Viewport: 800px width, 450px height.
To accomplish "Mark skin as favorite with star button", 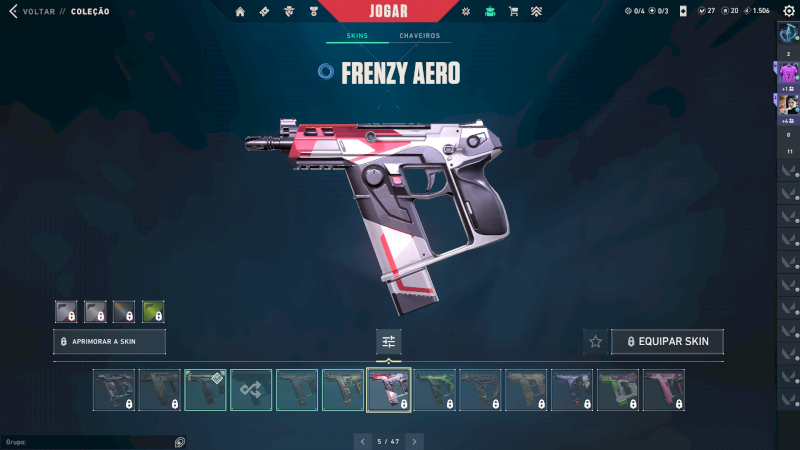I will (595, 341).
